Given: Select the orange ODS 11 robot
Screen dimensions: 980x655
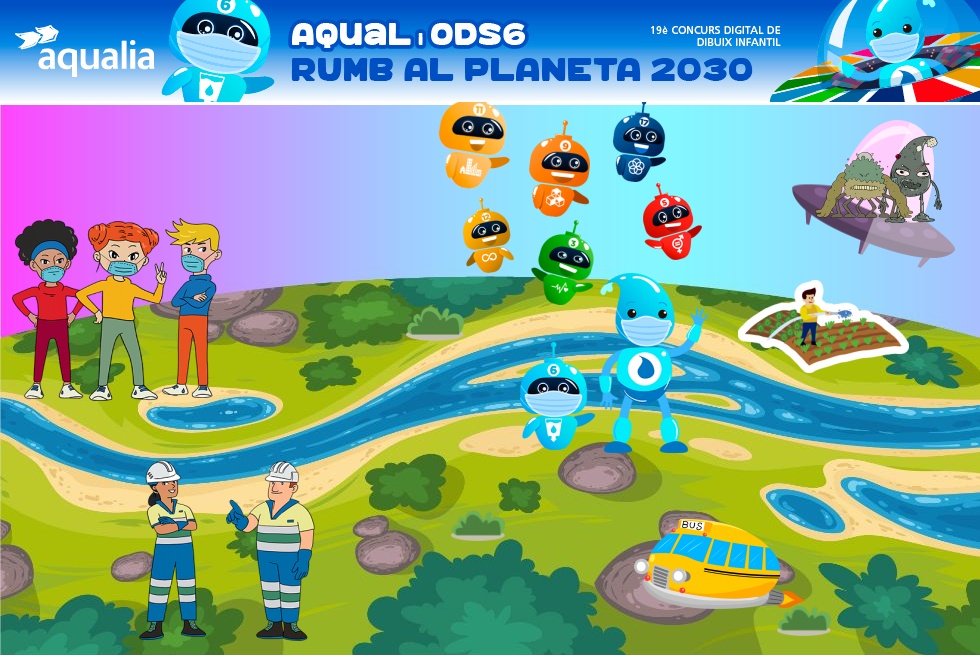Looking at the screenshot, I should click(x=472, y=142).
